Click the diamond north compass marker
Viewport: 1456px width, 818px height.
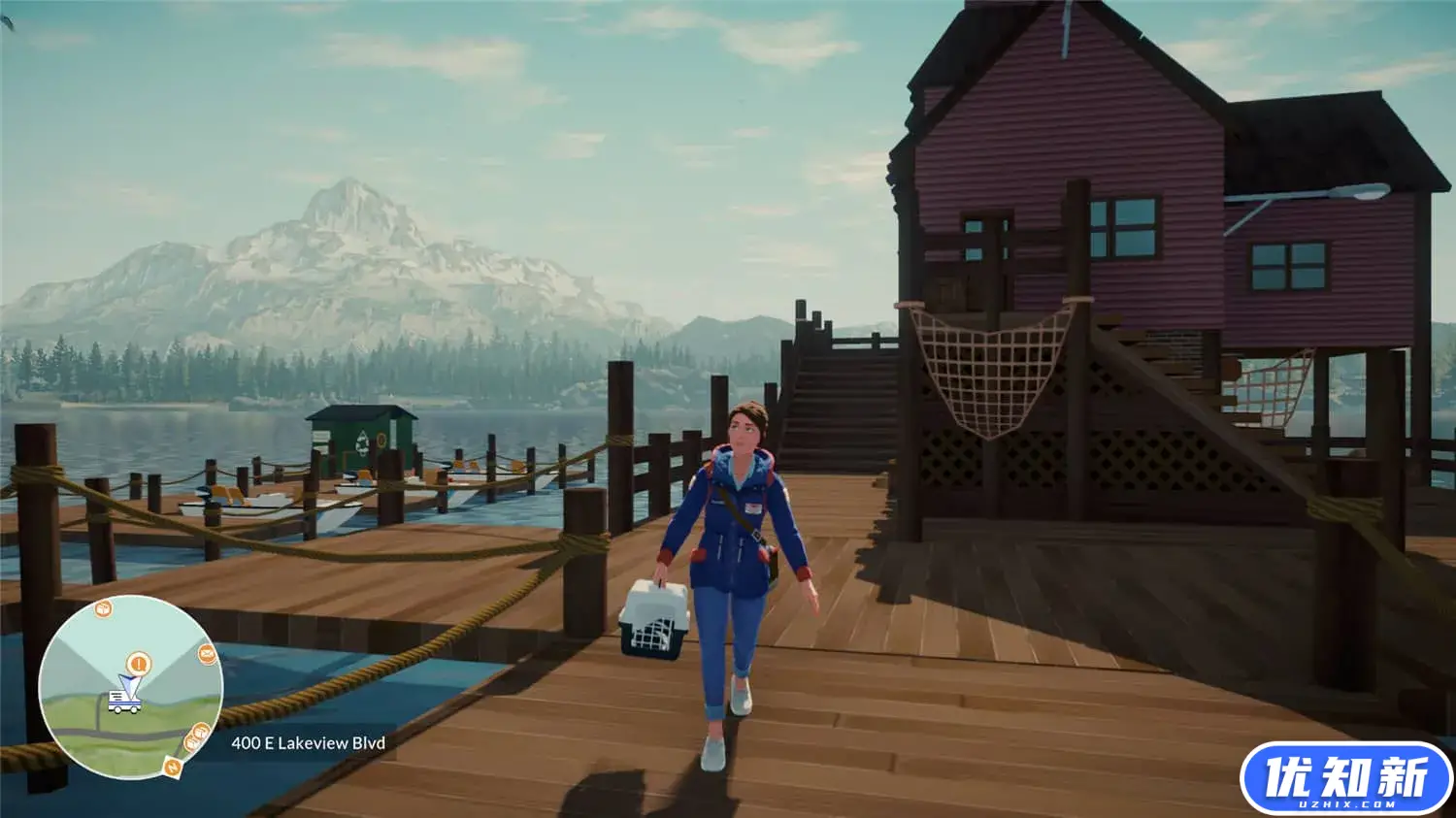[173, 768]
